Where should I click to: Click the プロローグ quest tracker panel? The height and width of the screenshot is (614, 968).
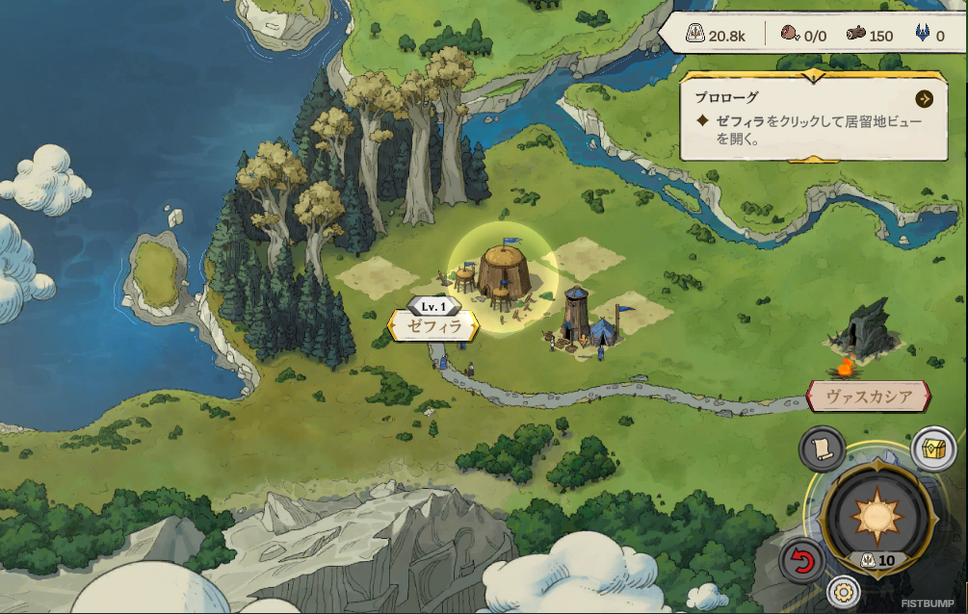(812, 118)
